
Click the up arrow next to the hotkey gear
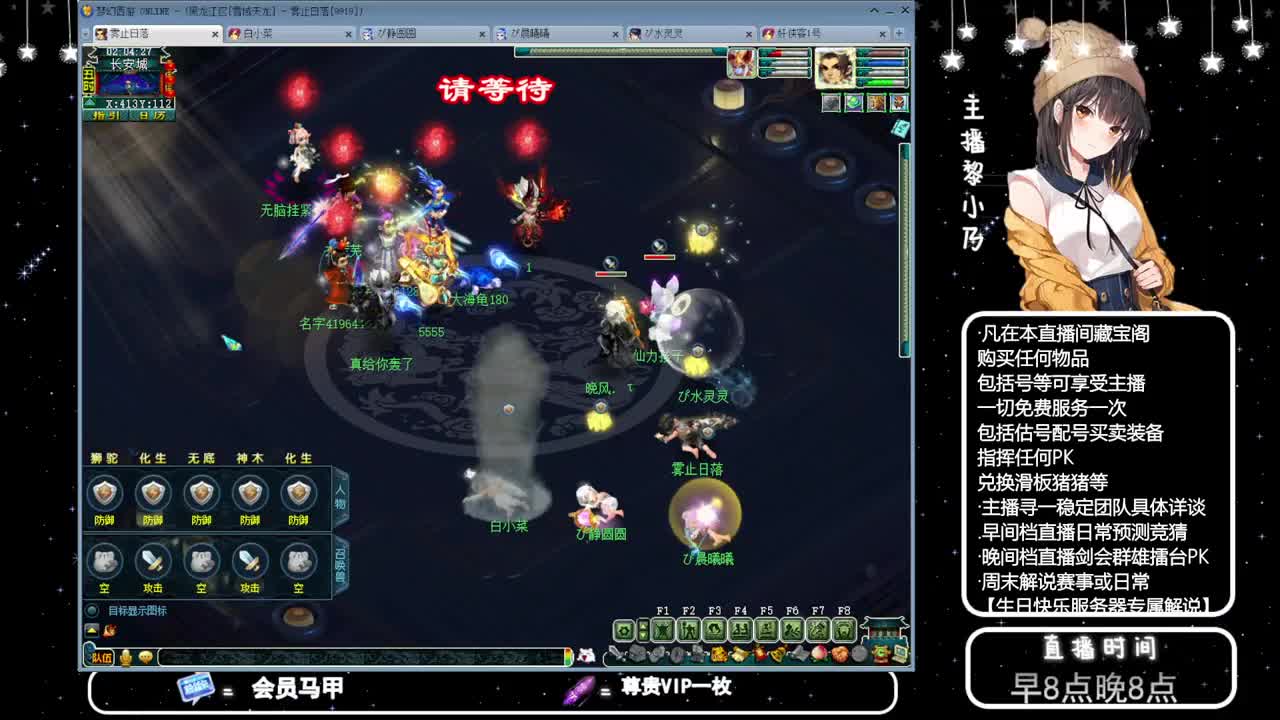pyautogui.click(x=642, y=624)
